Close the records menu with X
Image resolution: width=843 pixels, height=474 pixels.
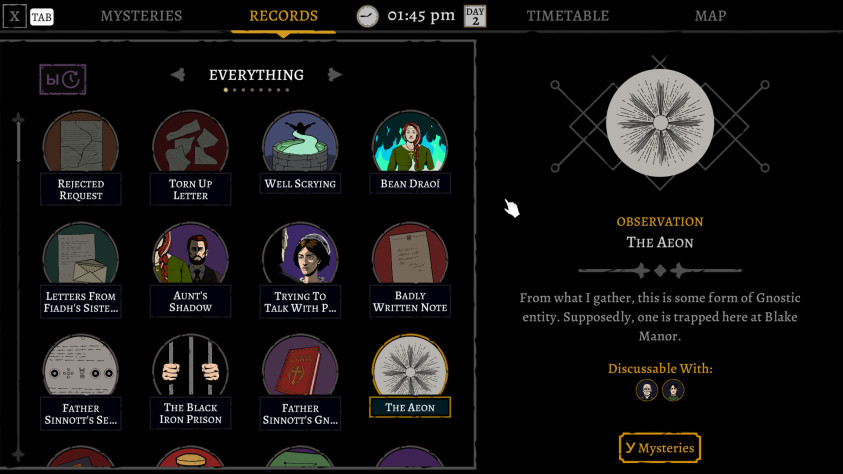[14, 17]
